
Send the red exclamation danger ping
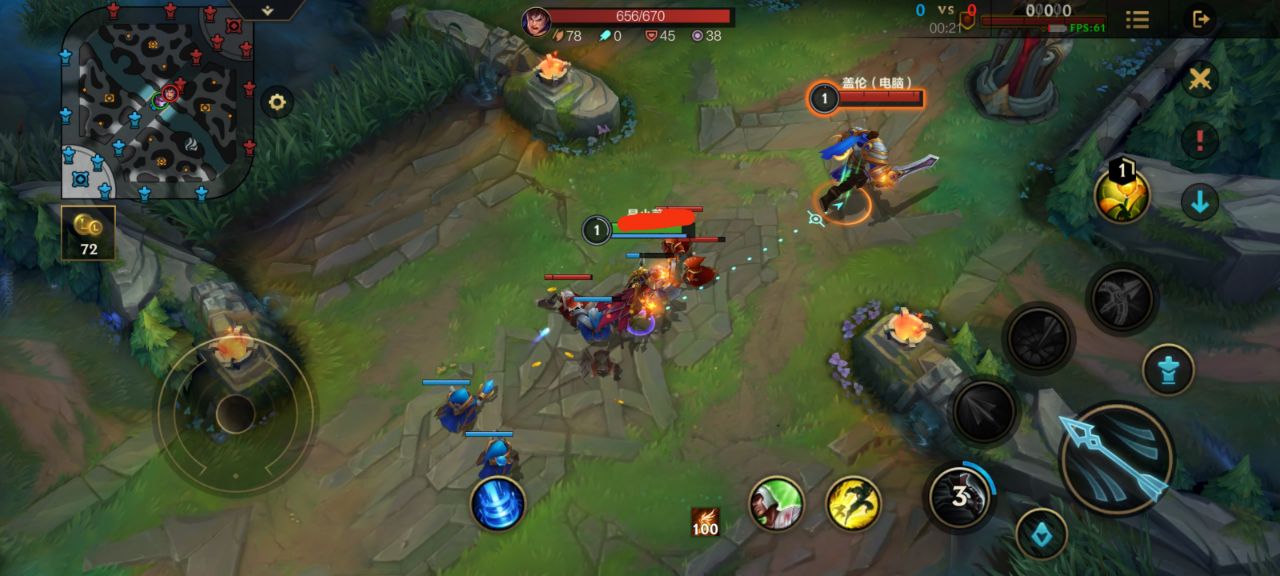(1199, 140)
